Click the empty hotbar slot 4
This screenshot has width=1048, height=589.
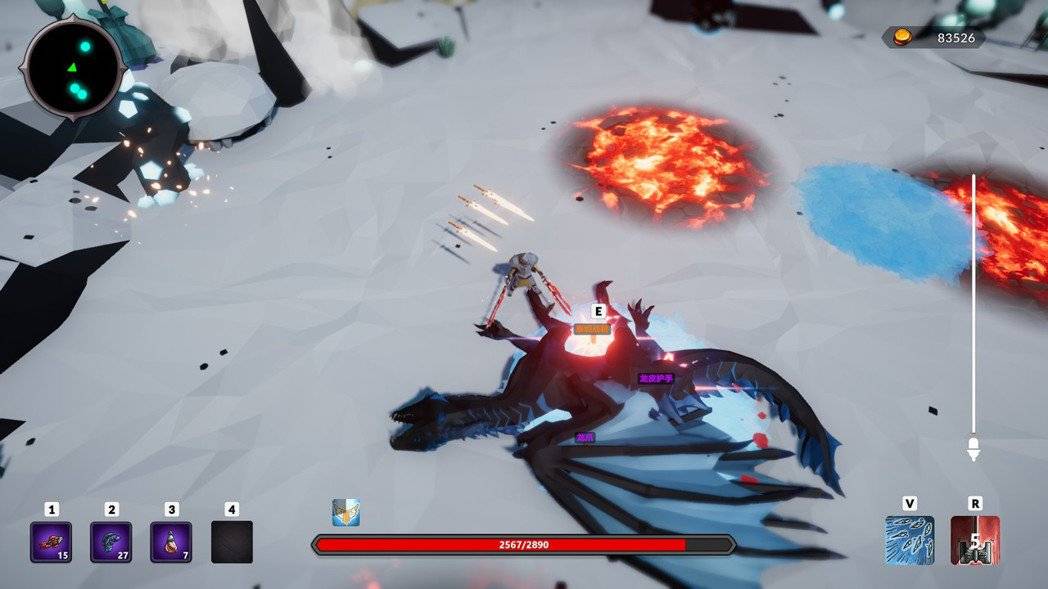point(232,541)
